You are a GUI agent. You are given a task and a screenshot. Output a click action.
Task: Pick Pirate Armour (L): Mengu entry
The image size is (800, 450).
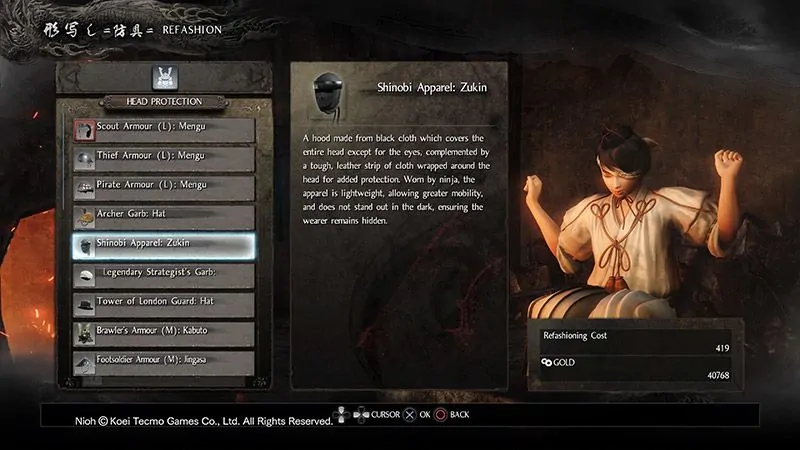(x=163, y=187)
